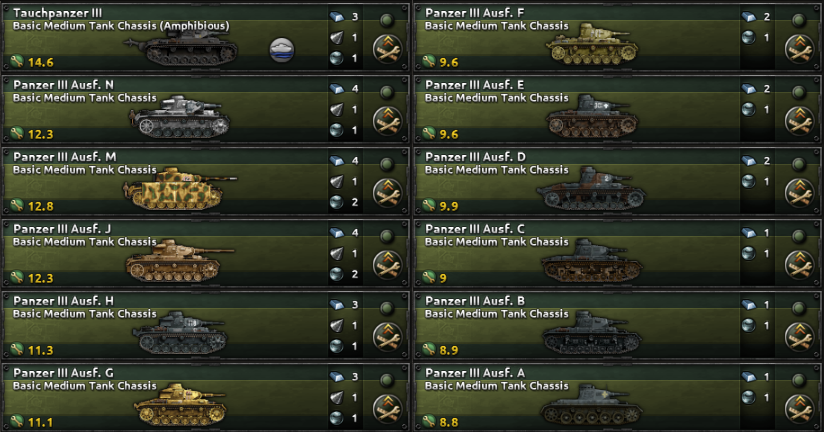
Task: Click the upgrade button for Ausf. H
Action: click(x=387, y=335)
